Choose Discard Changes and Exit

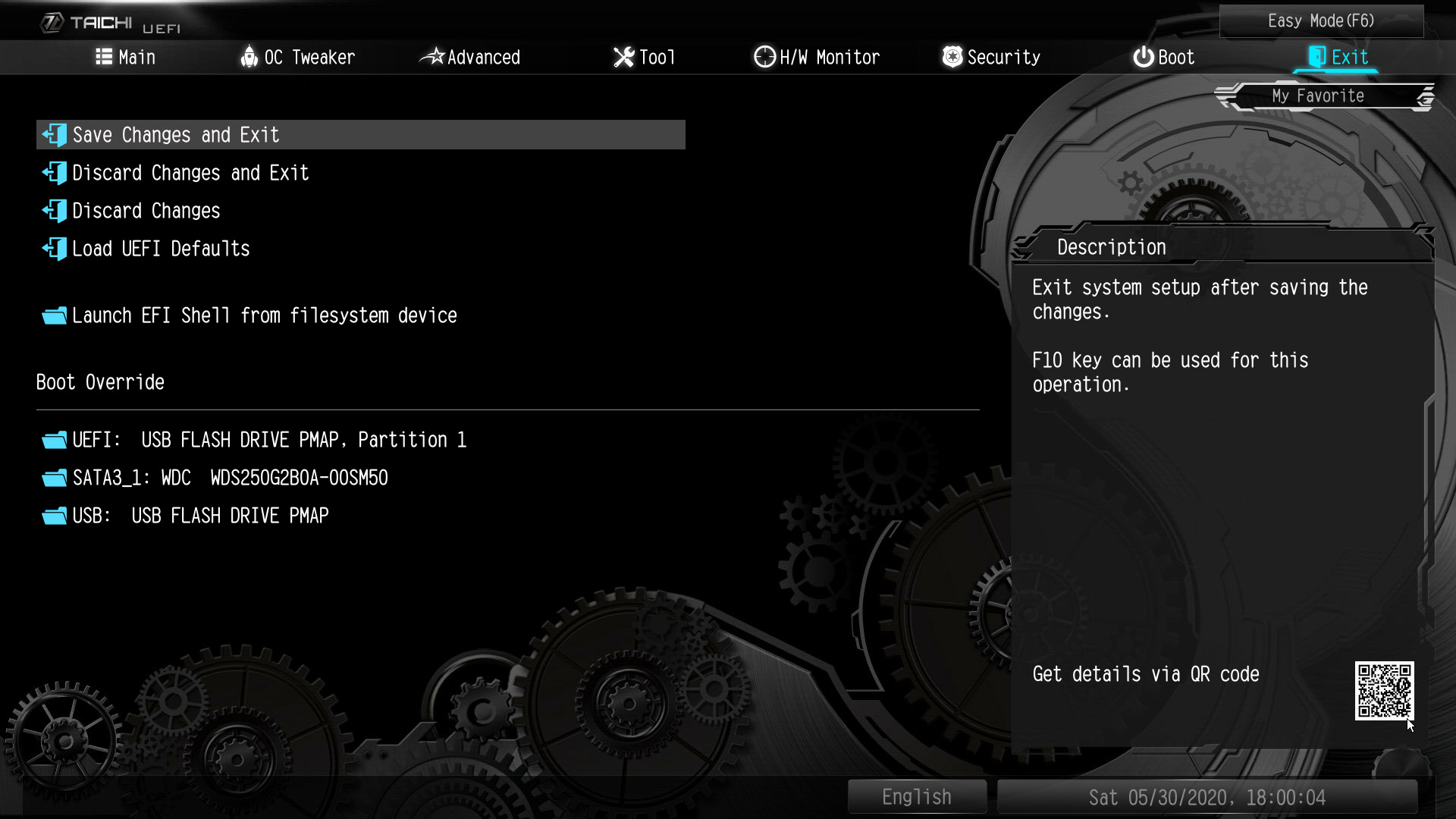[x=190, y=173]
